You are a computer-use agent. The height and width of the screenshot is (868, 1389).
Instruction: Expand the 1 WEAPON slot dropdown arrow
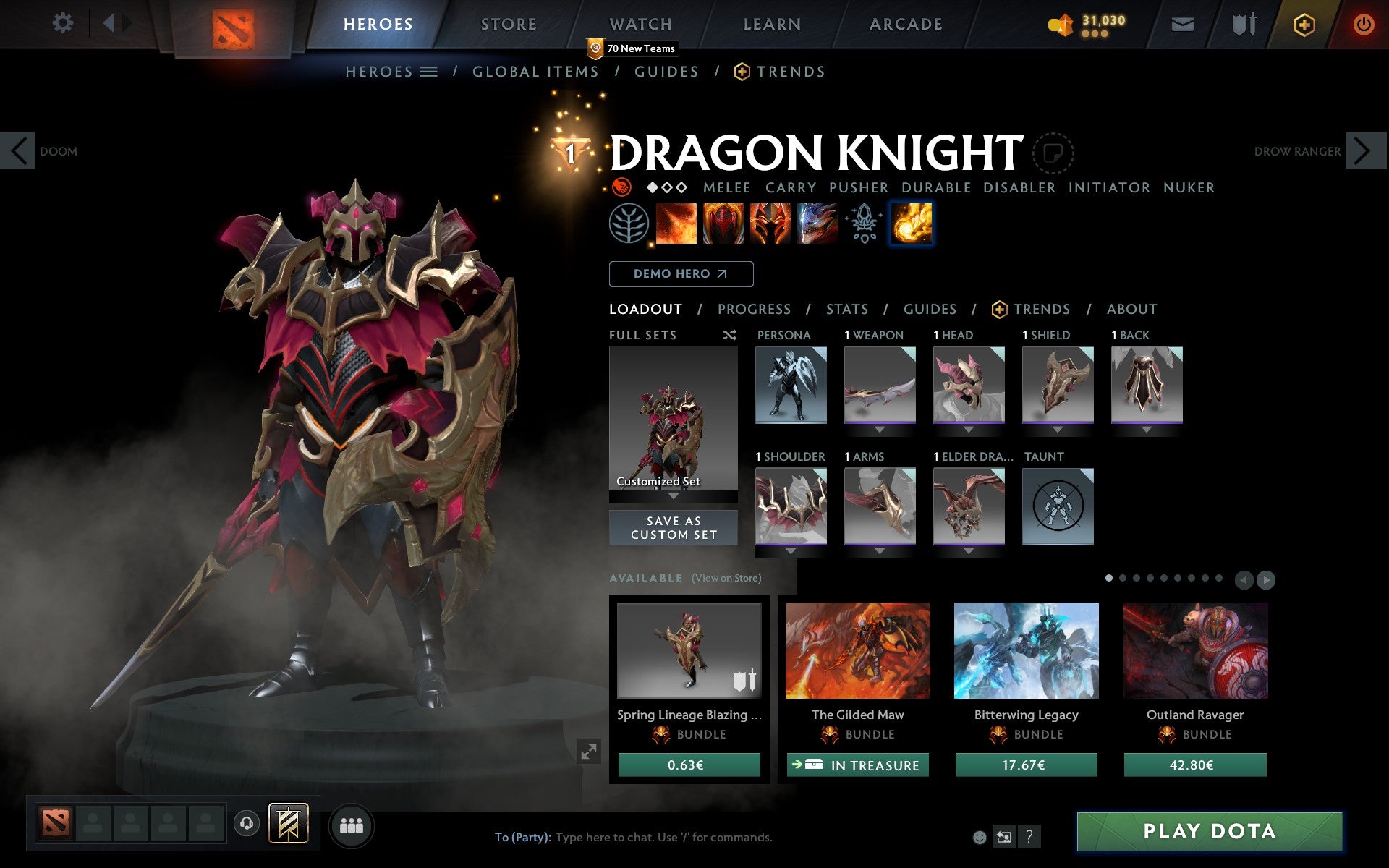[879, 429]
